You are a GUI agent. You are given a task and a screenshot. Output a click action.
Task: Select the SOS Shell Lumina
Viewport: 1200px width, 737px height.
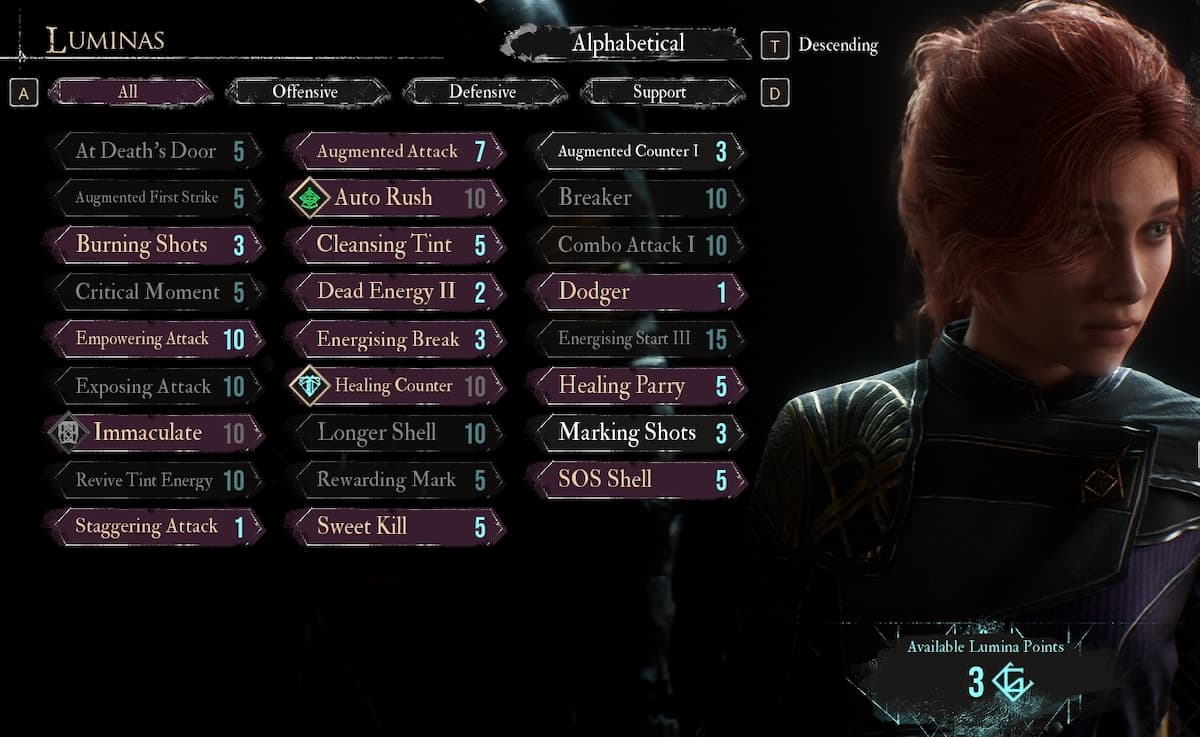636,480
